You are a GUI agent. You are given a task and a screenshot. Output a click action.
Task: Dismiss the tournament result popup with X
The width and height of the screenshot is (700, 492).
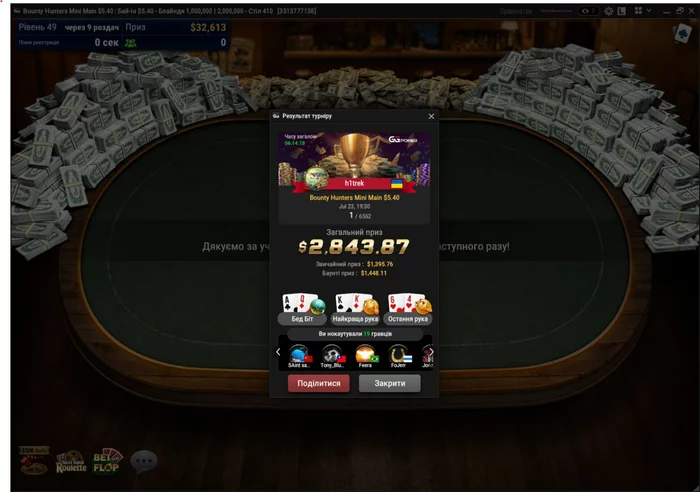coord(432,116)
